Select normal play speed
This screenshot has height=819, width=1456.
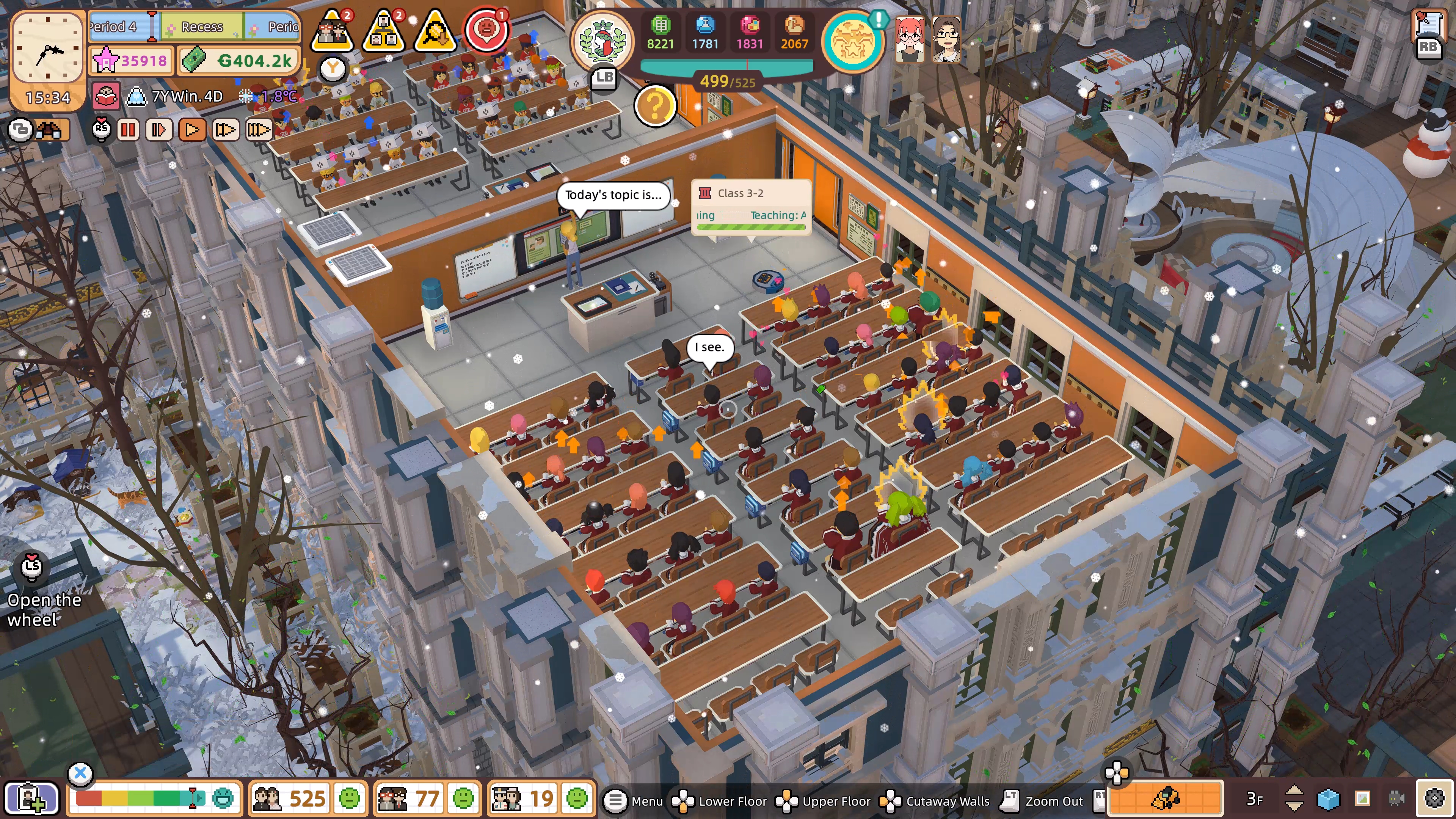point(191,130)
